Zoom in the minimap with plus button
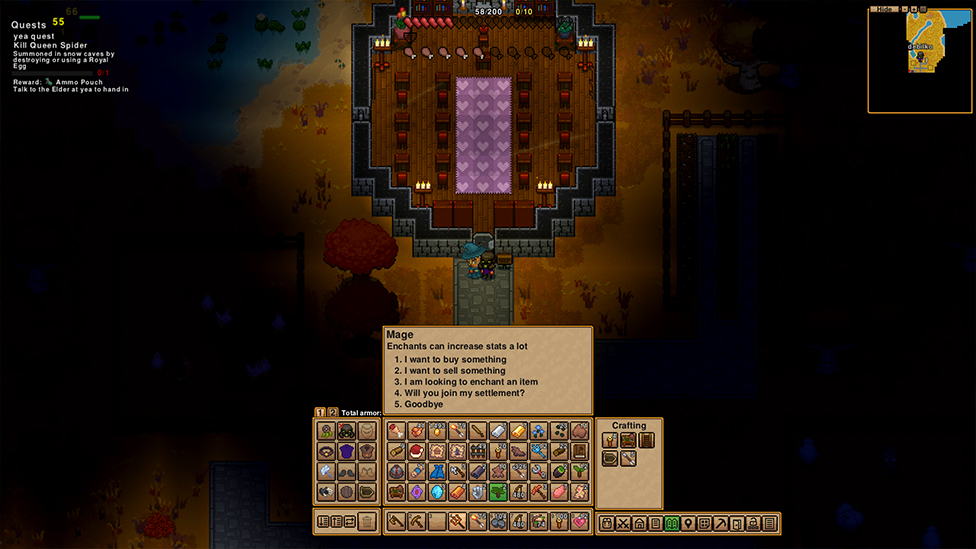Image resolution: width=976 pixels, height=549 pixels. (x=912, y=9)
